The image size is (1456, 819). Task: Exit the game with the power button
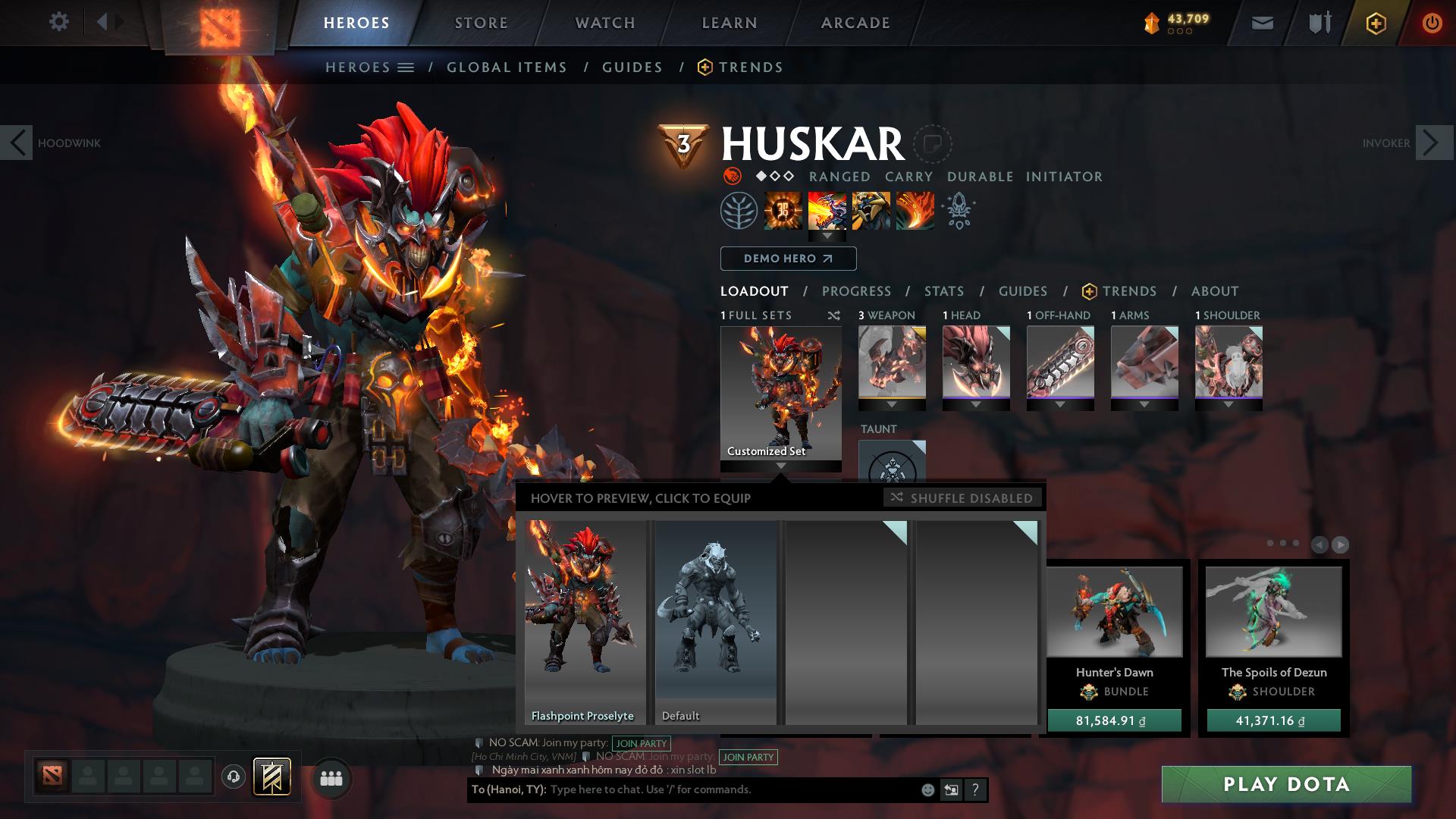1432,23
